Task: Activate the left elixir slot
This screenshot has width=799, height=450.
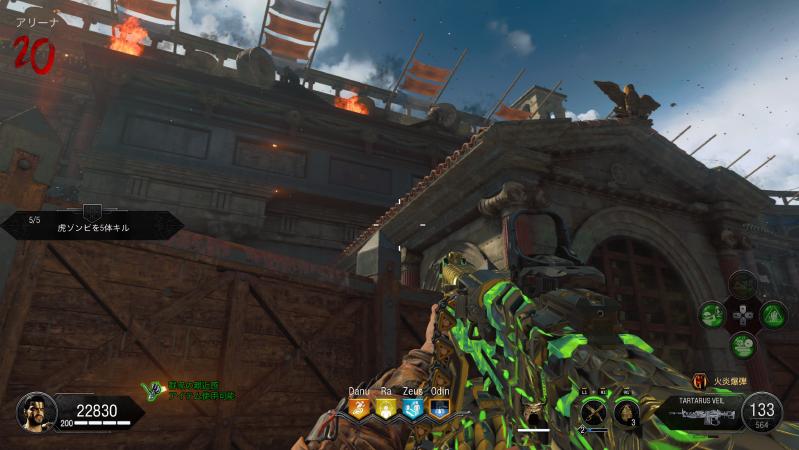Action: pos(712,315)
